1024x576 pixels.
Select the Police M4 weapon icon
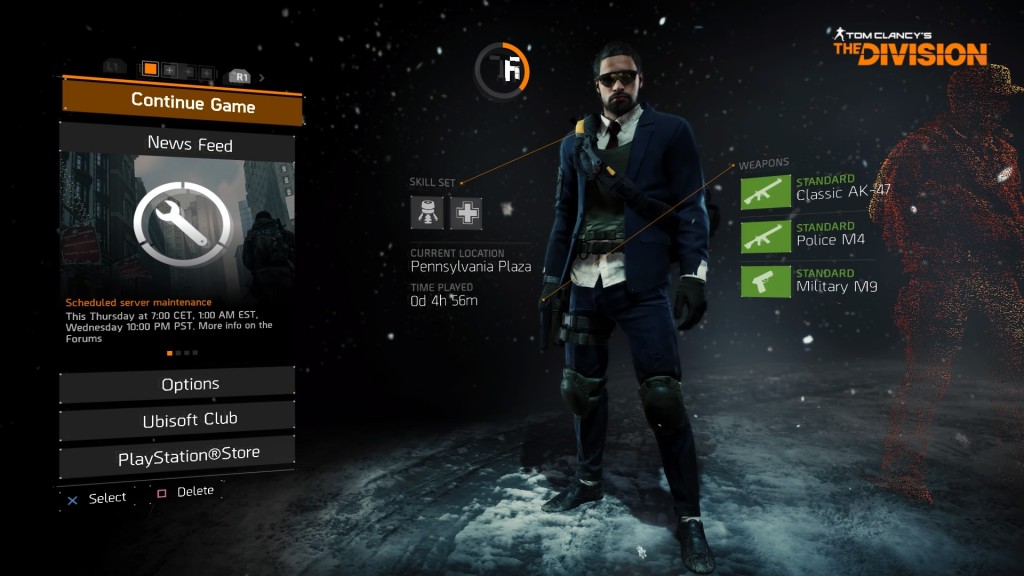765,236
